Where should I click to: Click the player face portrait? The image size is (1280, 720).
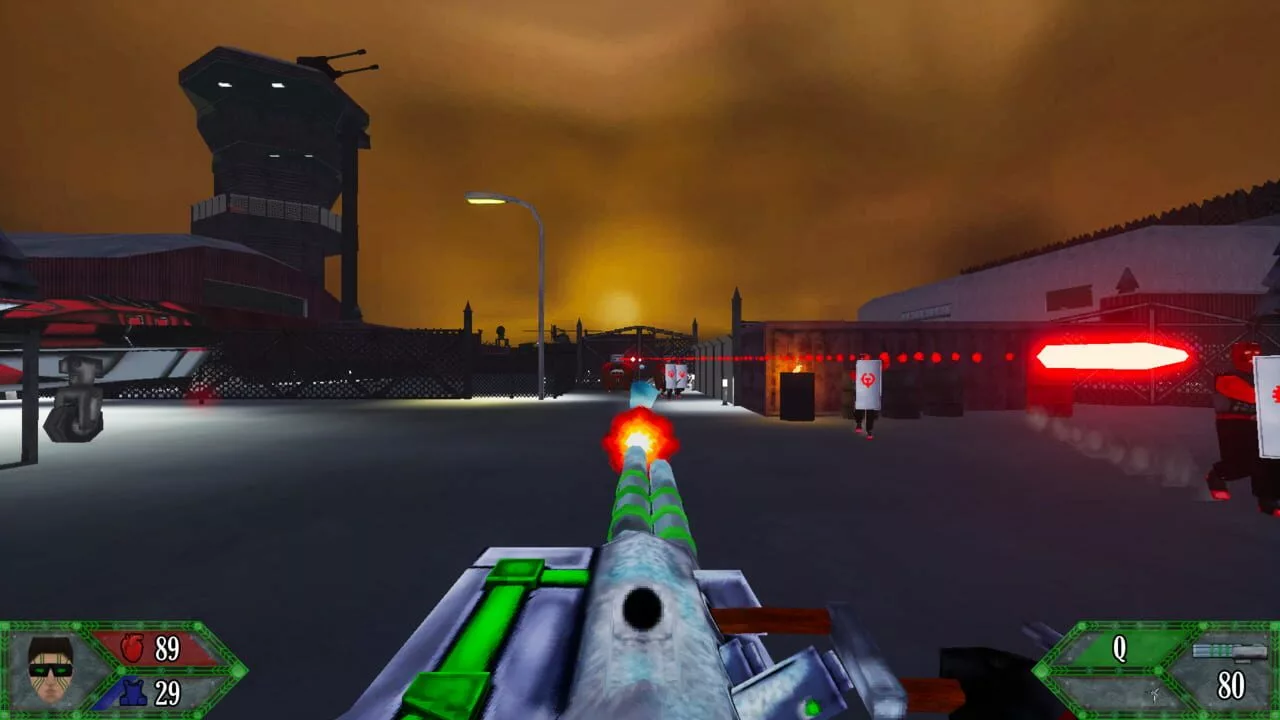50,669
